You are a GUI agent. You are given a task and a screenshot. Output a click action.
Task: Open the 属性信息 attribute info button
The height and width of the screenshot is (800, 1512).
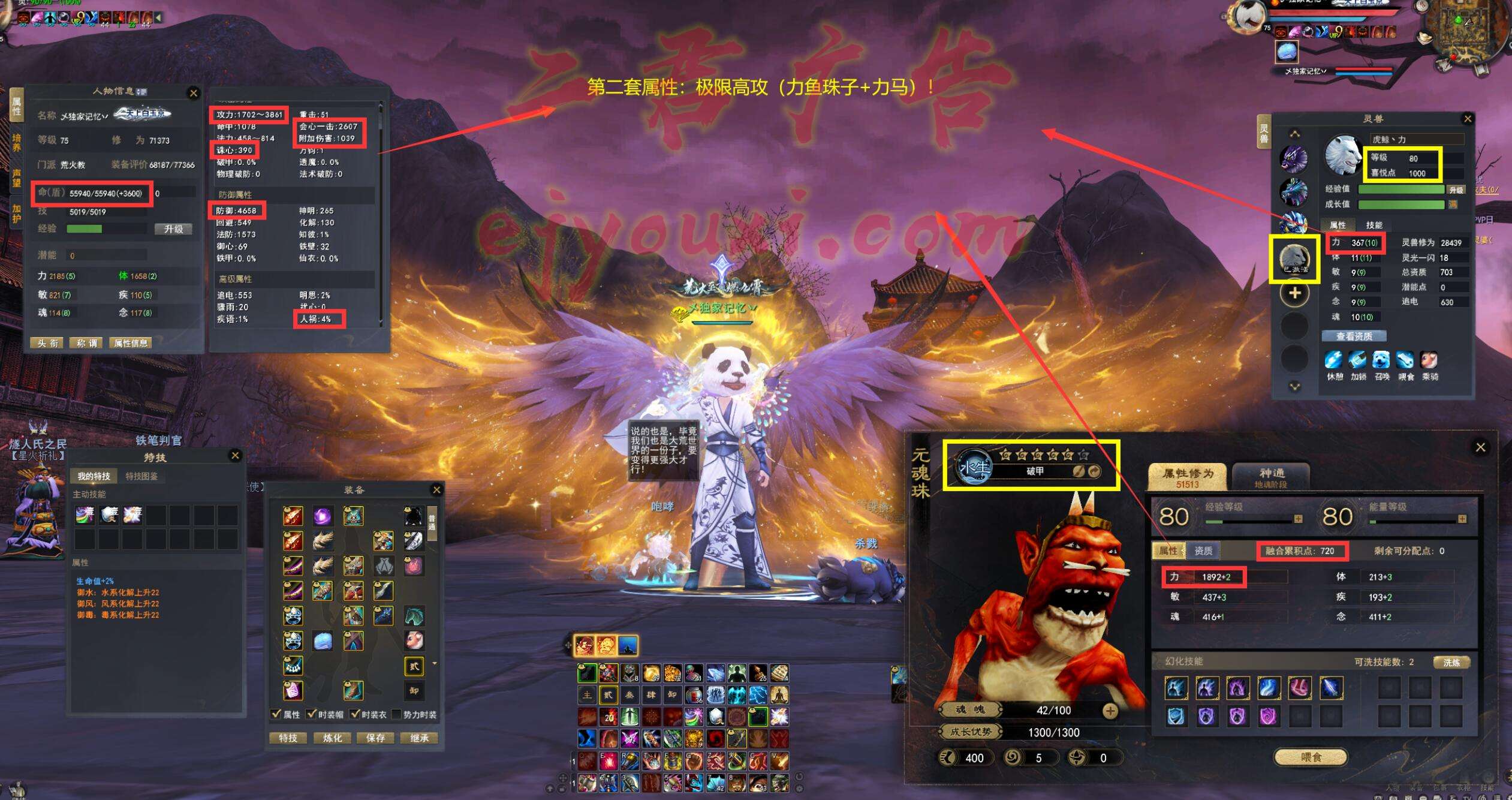(x=131, y=343)
